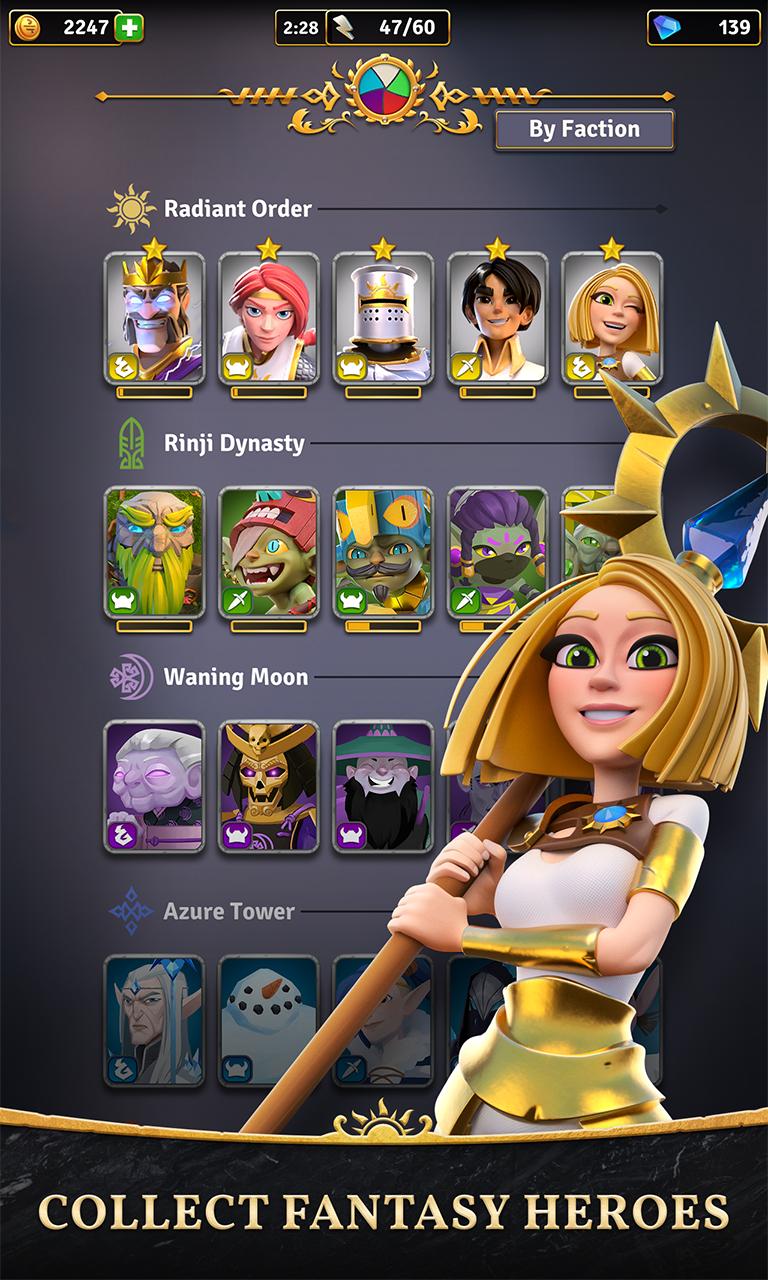Pick the black-bearded dwarf in green hat
Viewport: 768px width, 1280px height.
coord(383,786)
